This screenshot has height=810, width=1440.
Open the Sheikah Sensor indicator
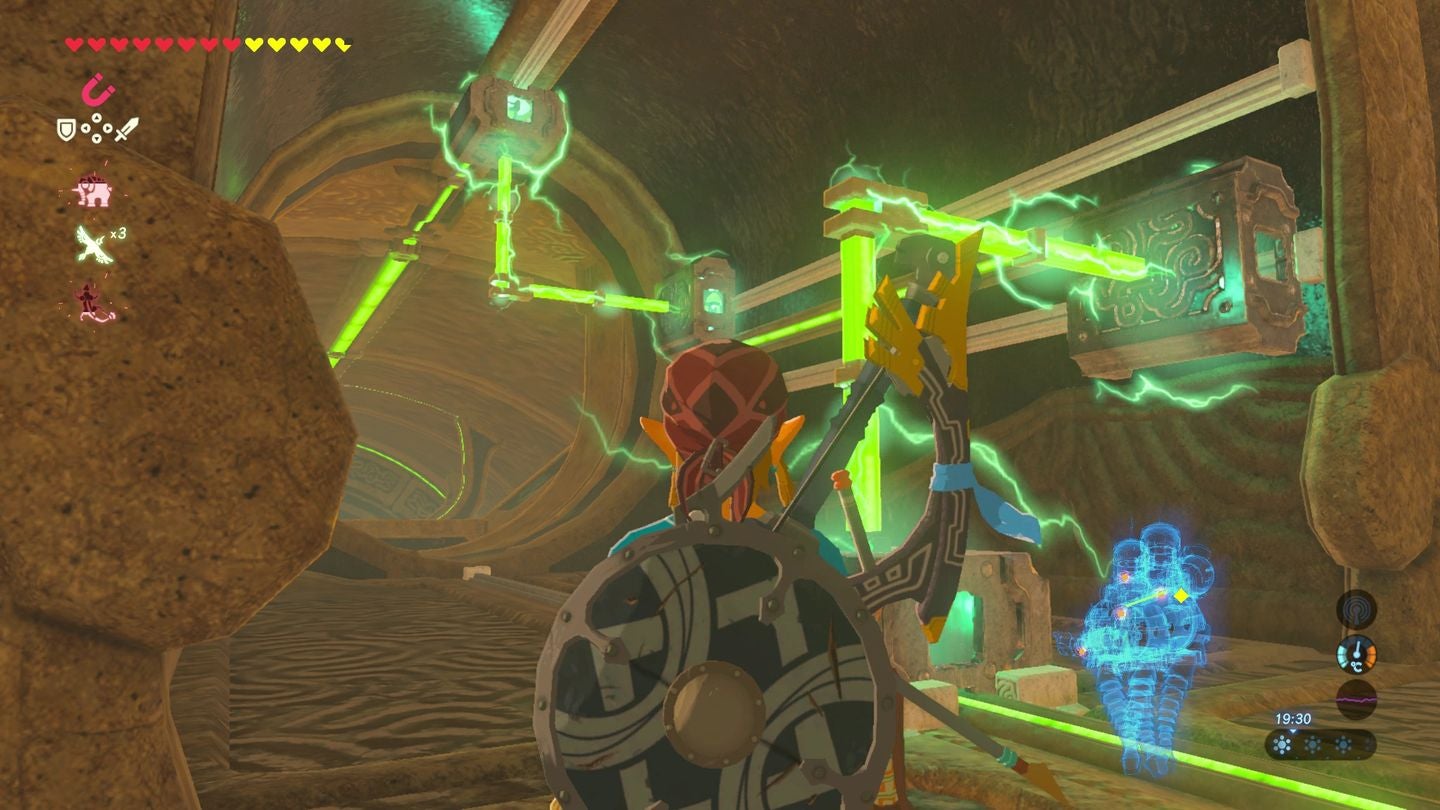(1355, 610)
